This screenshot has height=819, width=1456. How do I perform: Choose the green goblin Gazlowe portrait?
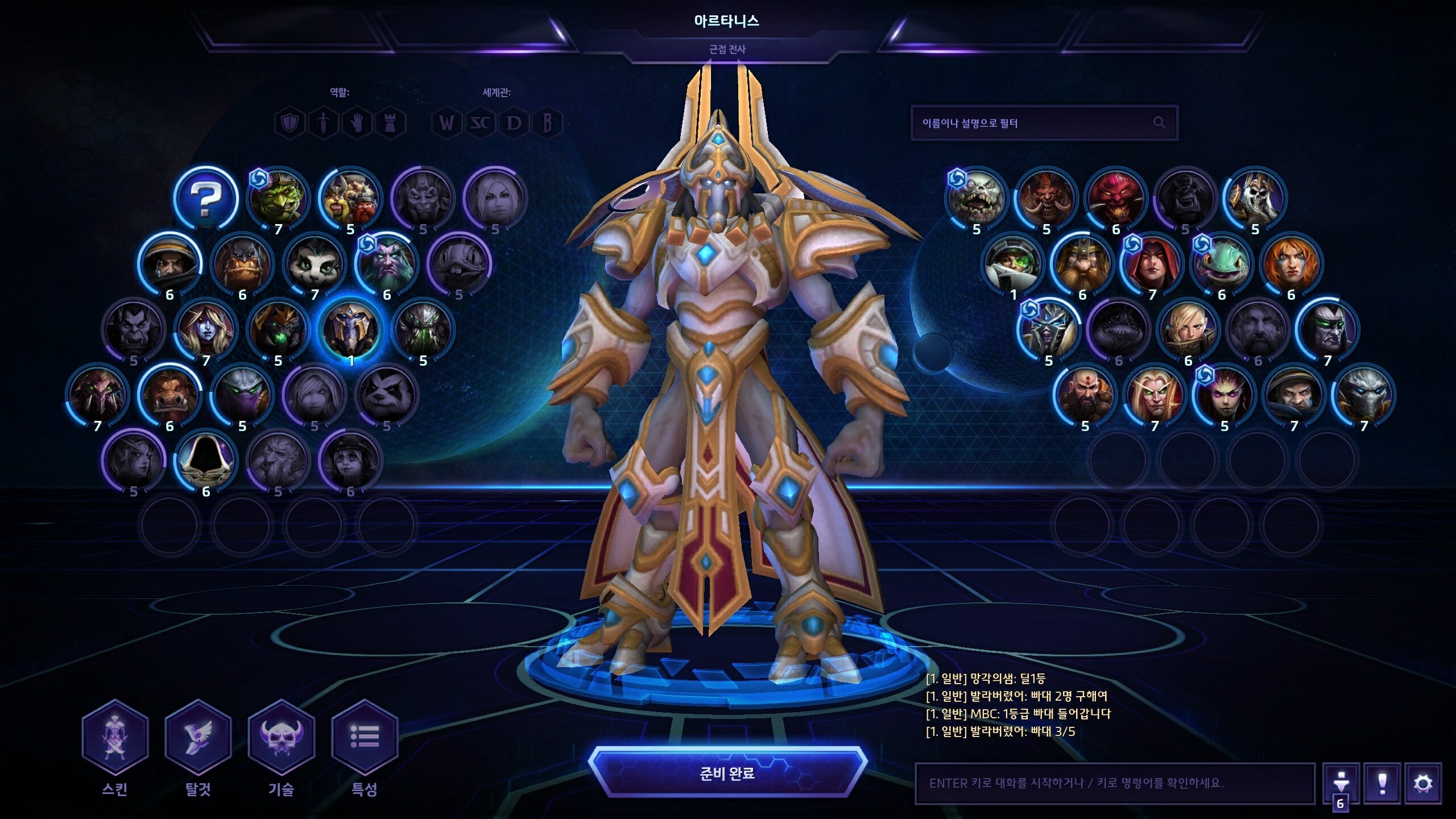(x=278, y=198)
